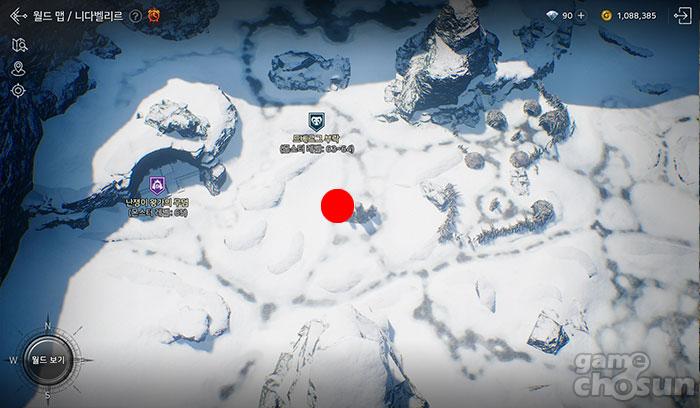Select the bear-face monster camp marker
The width and height of the screenshot is (700, 408).
(x=316, y=121)
